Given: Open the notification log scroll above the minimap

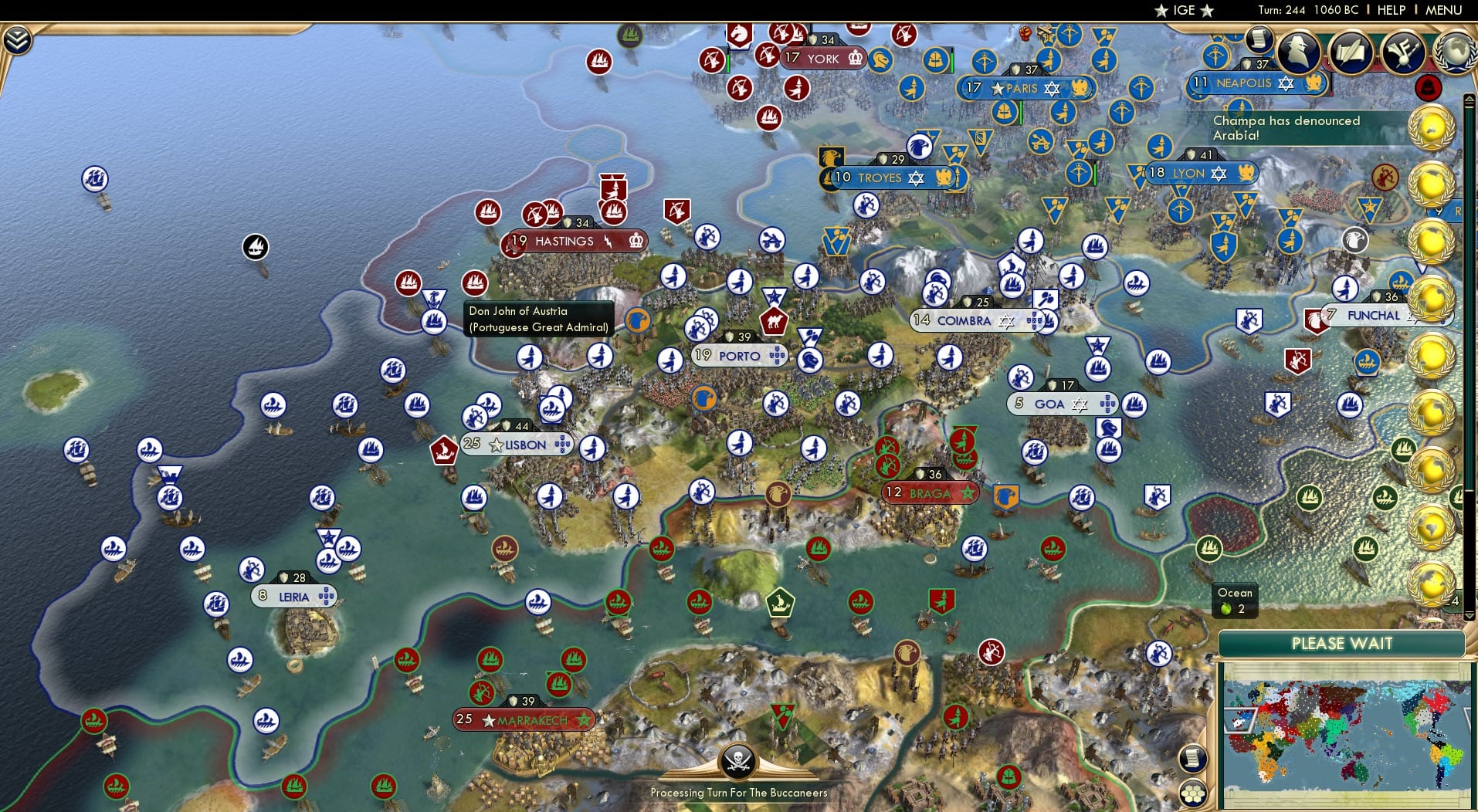Looking at the screenshot, I should click(1192, 759).
